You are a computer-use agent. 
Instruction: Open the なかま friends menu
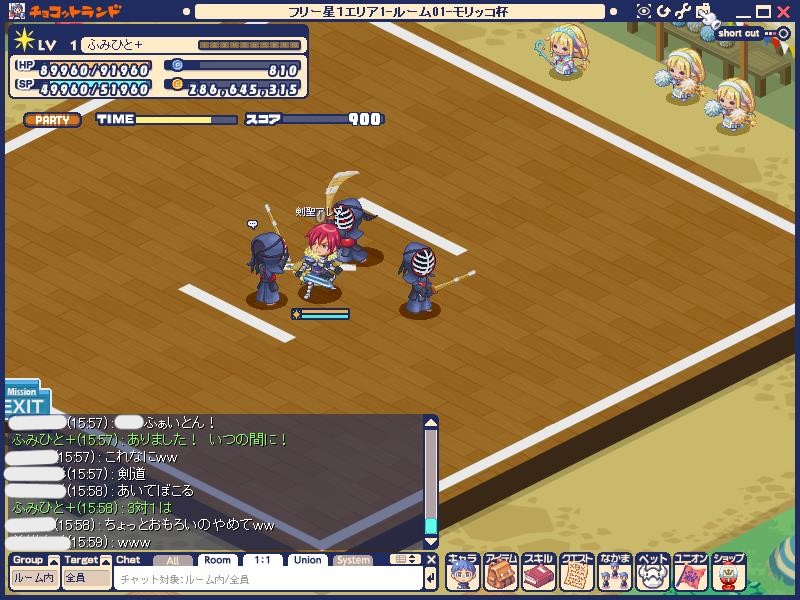(614, 572)
